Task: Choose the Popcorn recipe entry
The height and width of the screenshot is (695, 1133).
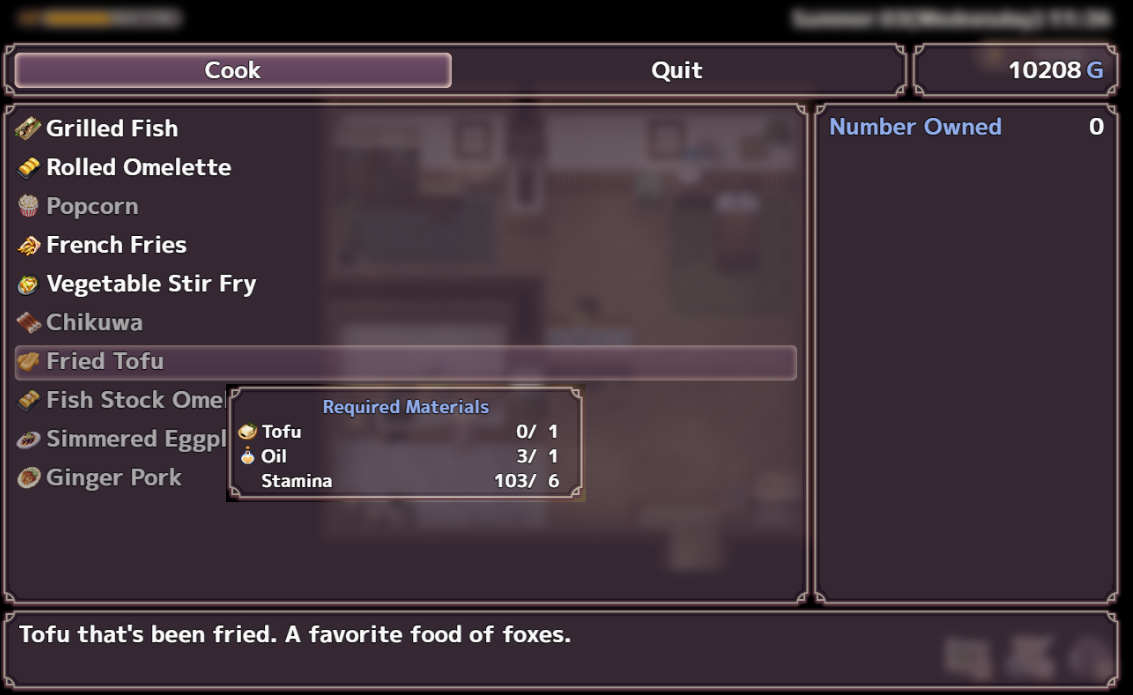Action: (x=92, y=206)
